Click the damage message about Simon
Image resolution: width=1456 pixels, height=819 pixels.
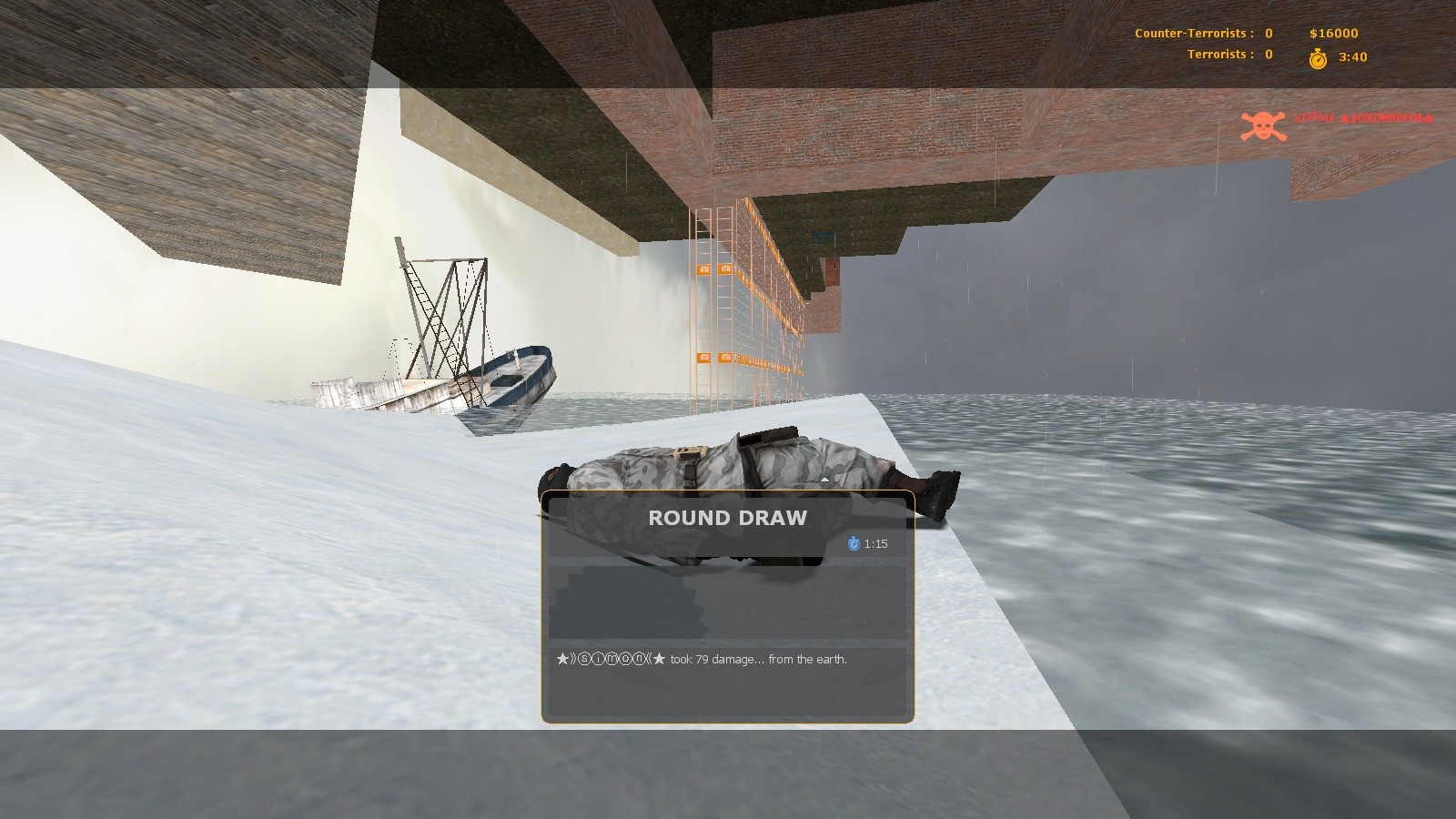click(755, 657)
